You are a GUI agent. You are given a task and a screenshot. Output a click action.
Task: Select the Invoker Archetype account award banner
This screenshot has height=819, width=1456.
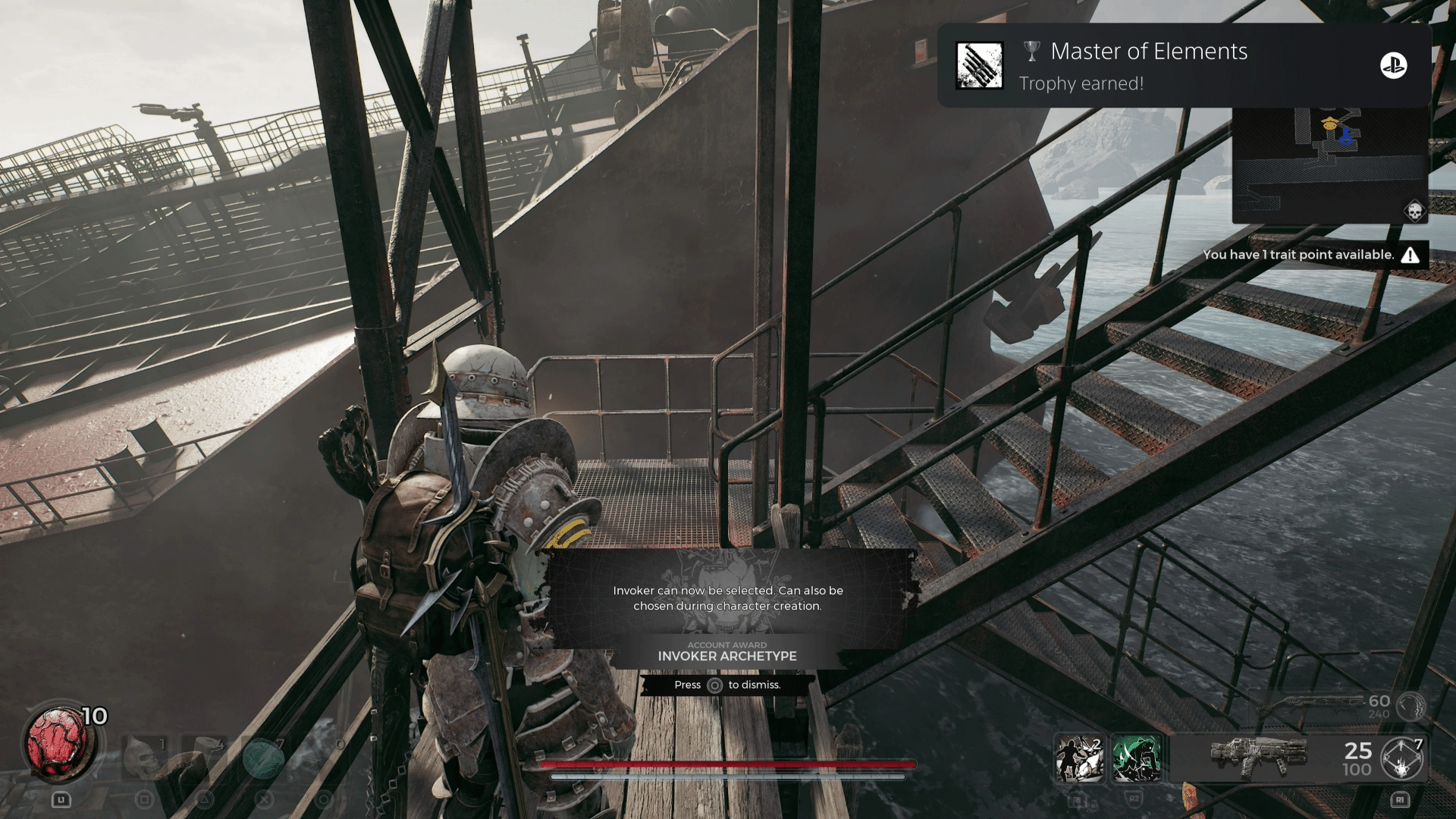click(x=727, y=652)
